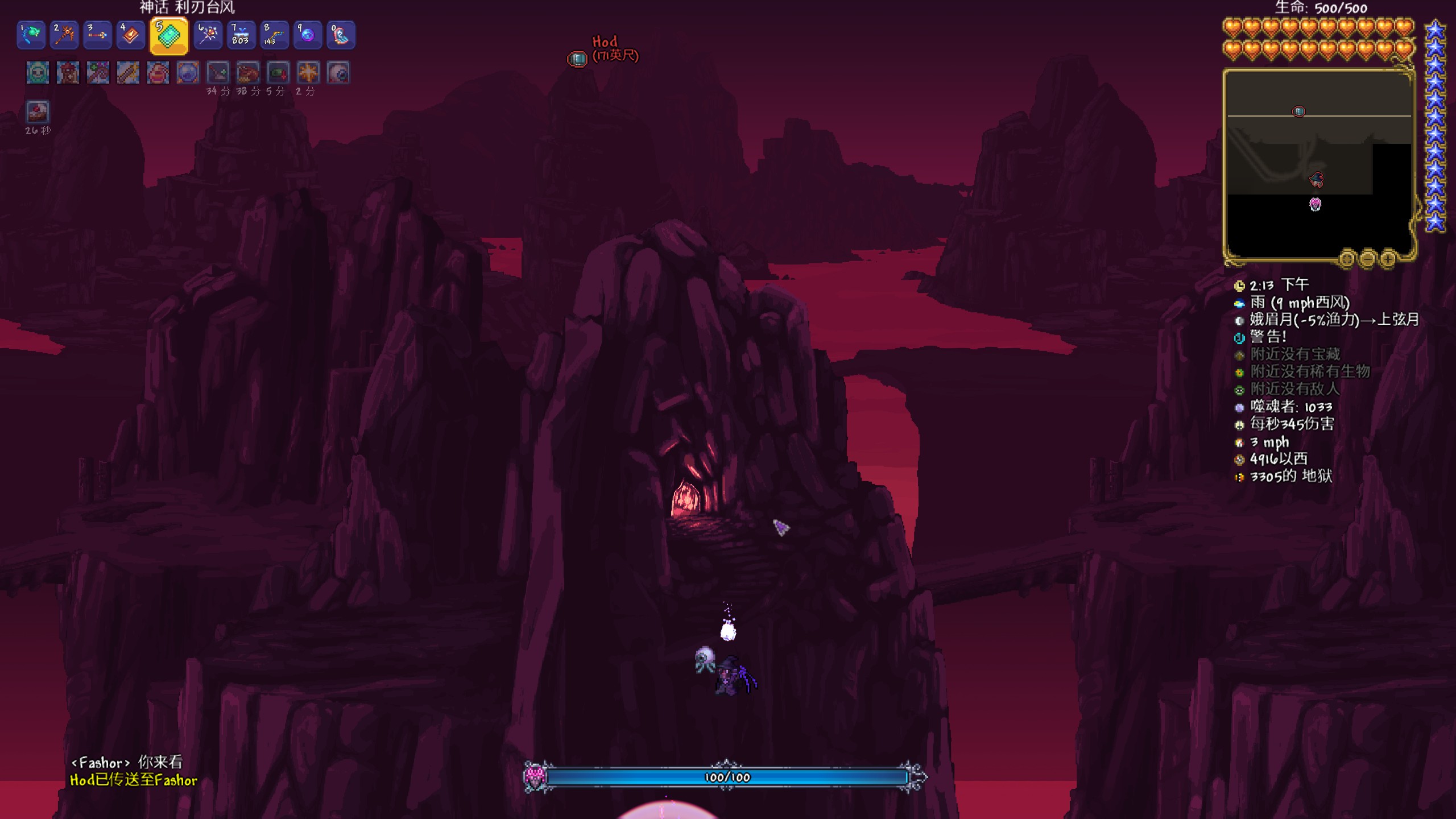Switch to the sparkling wand in slot 6

tap(208, 35)
